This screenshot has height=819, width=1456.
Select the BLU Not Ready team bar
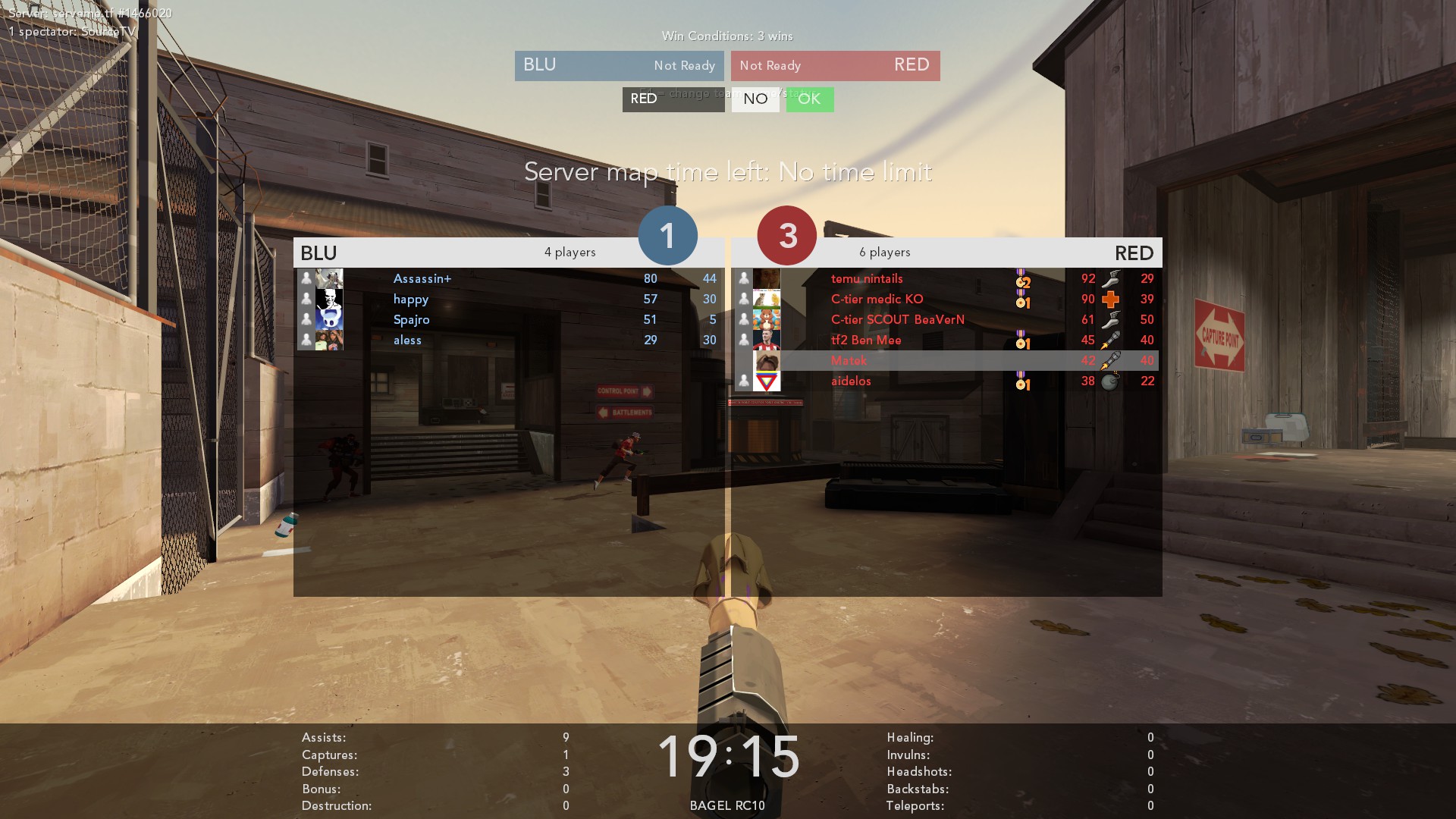619,66
